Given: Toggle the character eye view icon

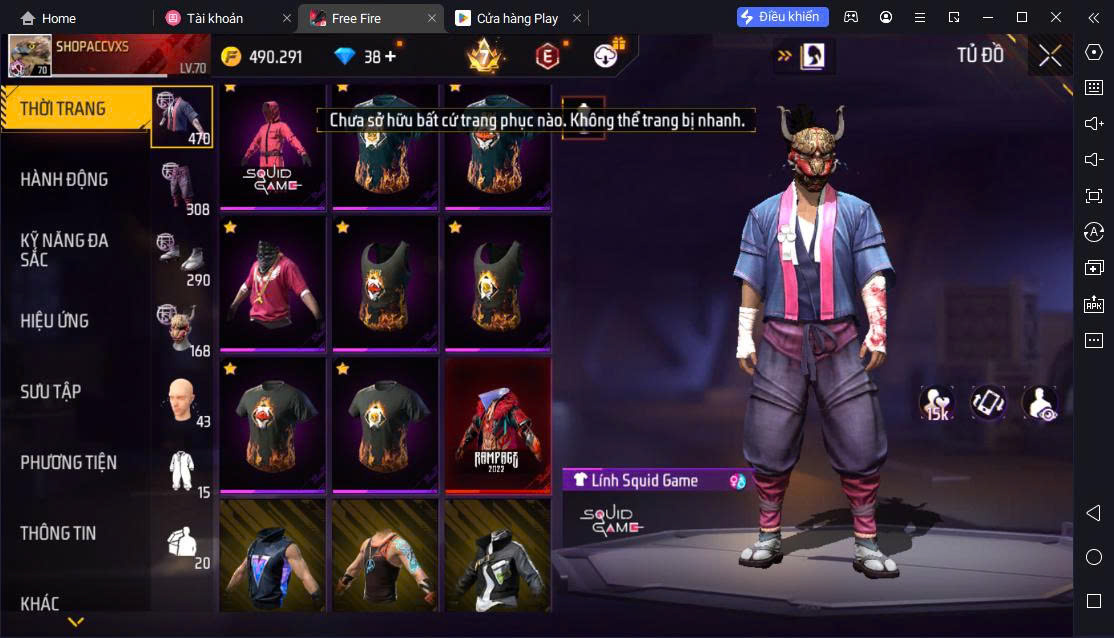Looking at the screenshot, I should [1040, 403].
